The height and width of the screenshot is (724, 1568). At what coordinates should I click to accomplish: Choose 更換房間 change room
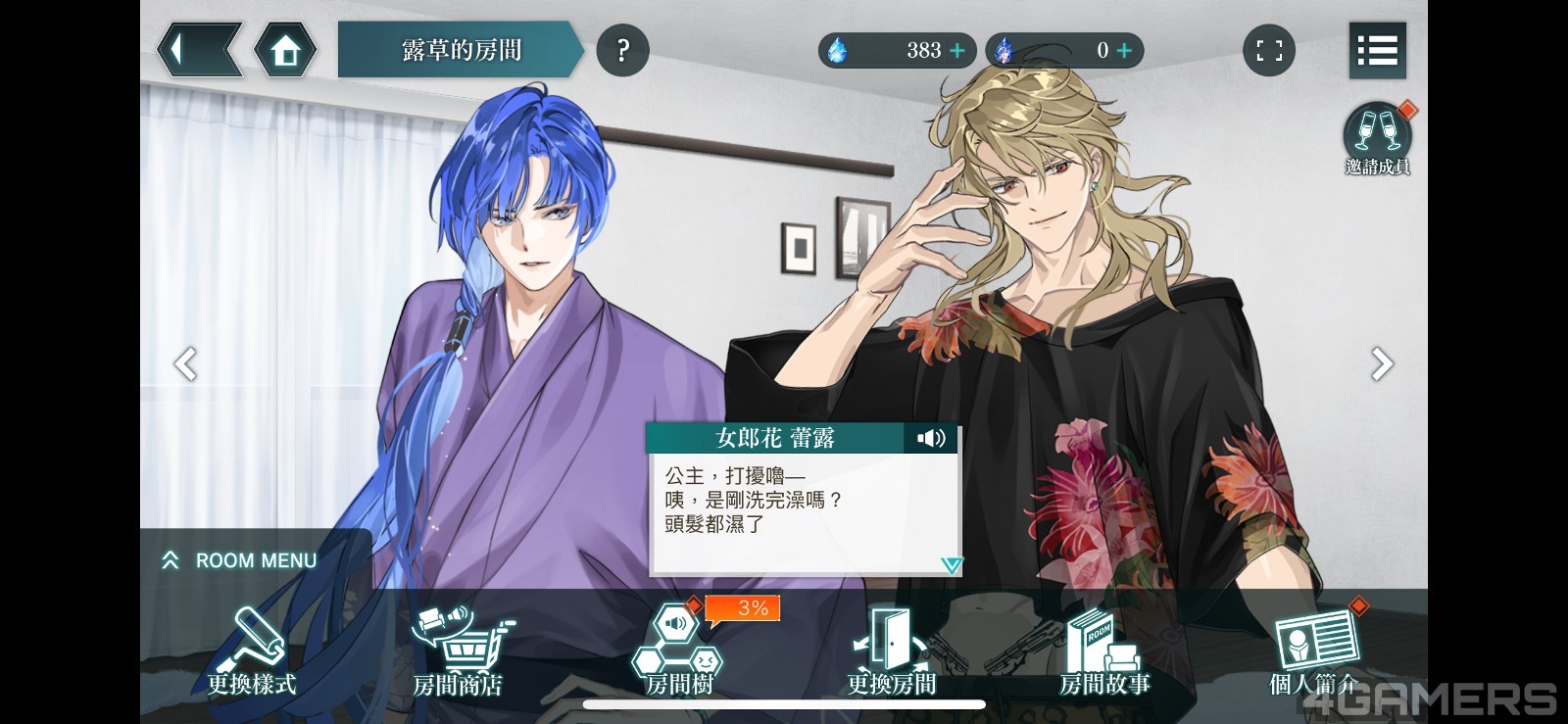[891, 652]
